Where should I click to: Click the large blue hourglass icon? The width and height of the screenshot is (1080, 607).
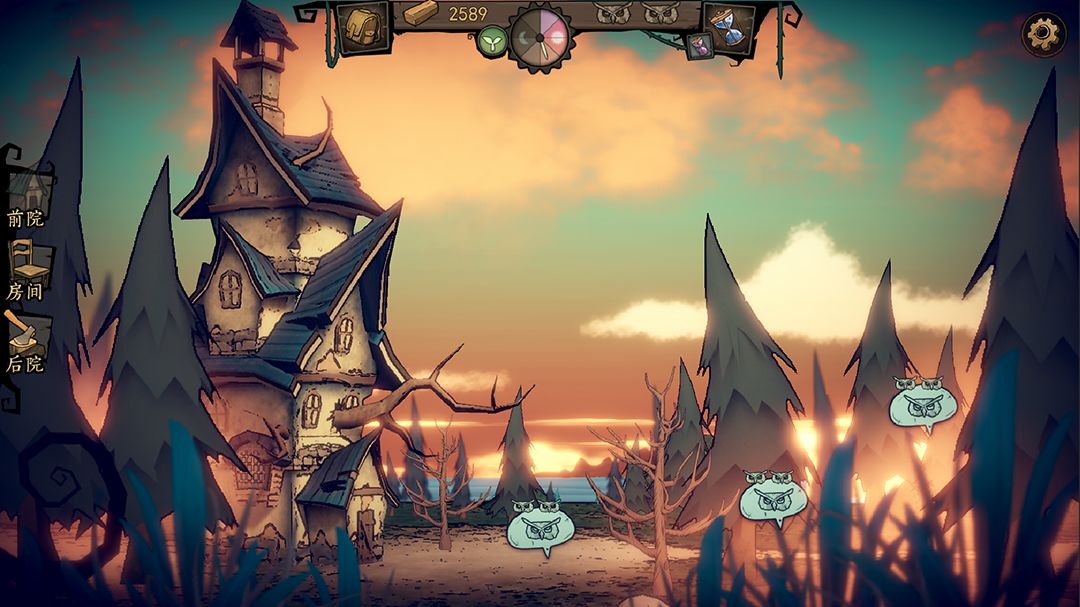coord(729,24)
